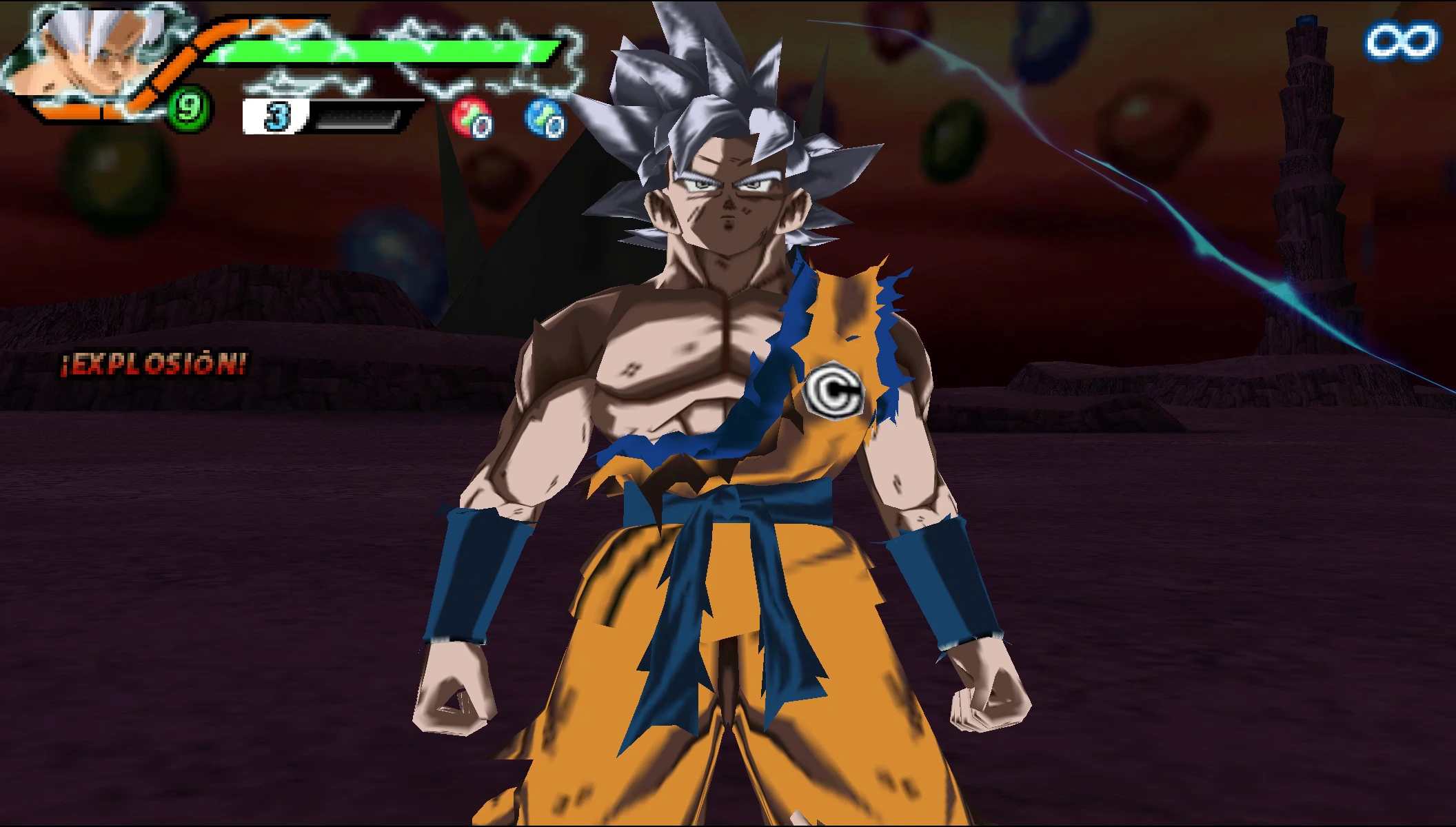Select the blue orb icon
1456x827 pixels.
(x=545, y=118)
